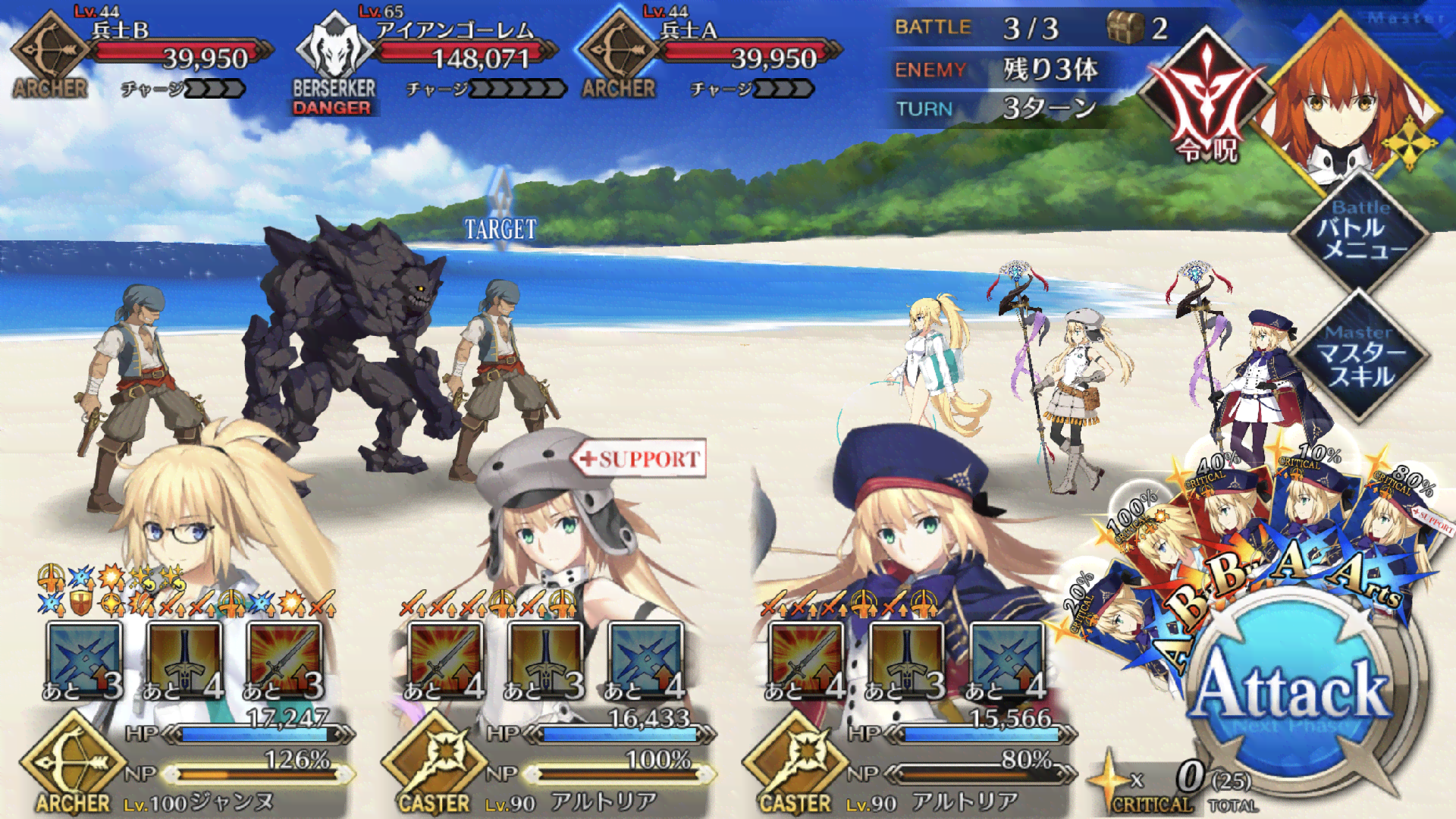Screen dimensions: 1456x819
Task: Open the Battle Menu
Action: pos(1360,231)
